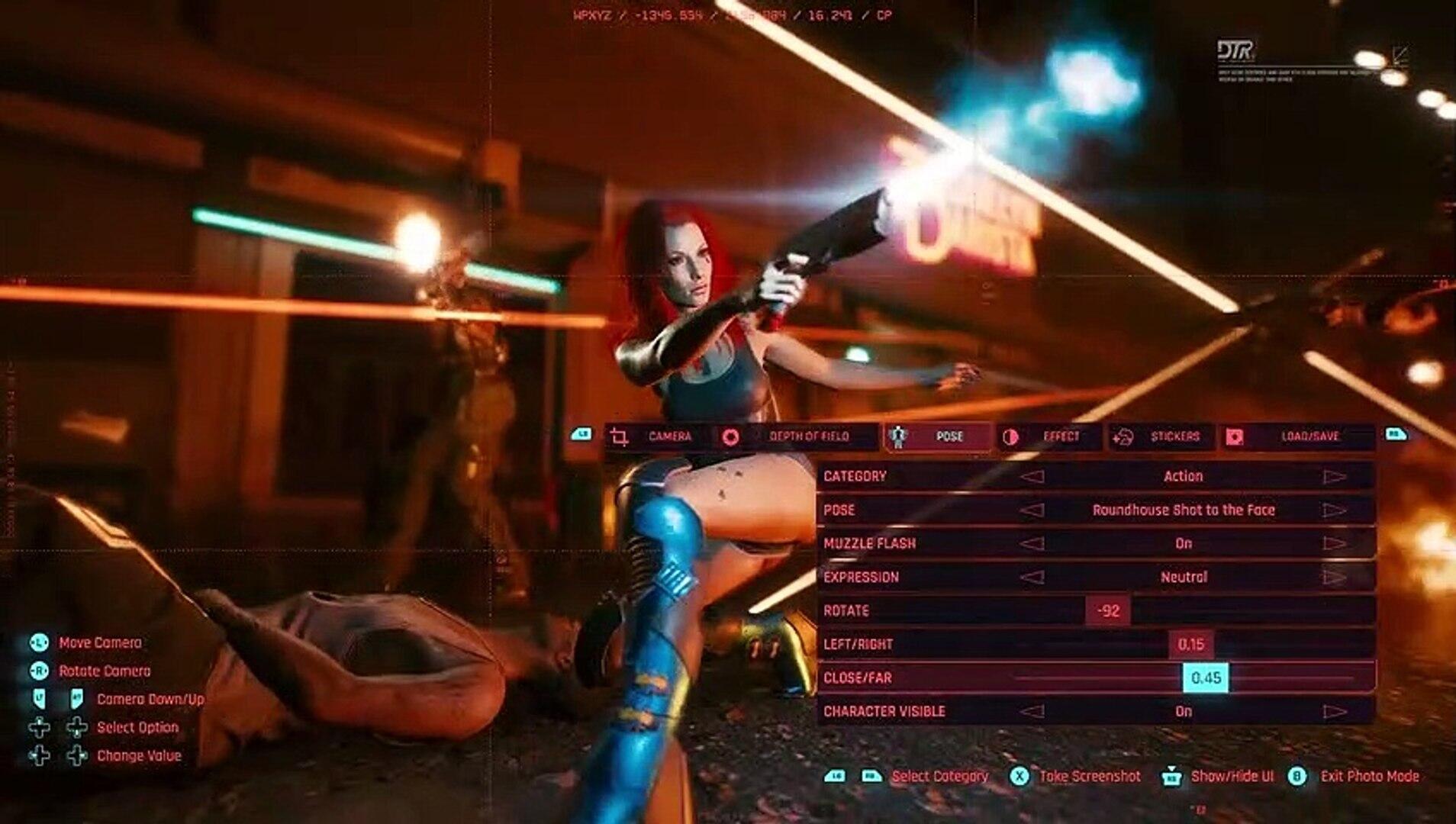Click the Left/Right slider handle

[x=1190, y=645]
